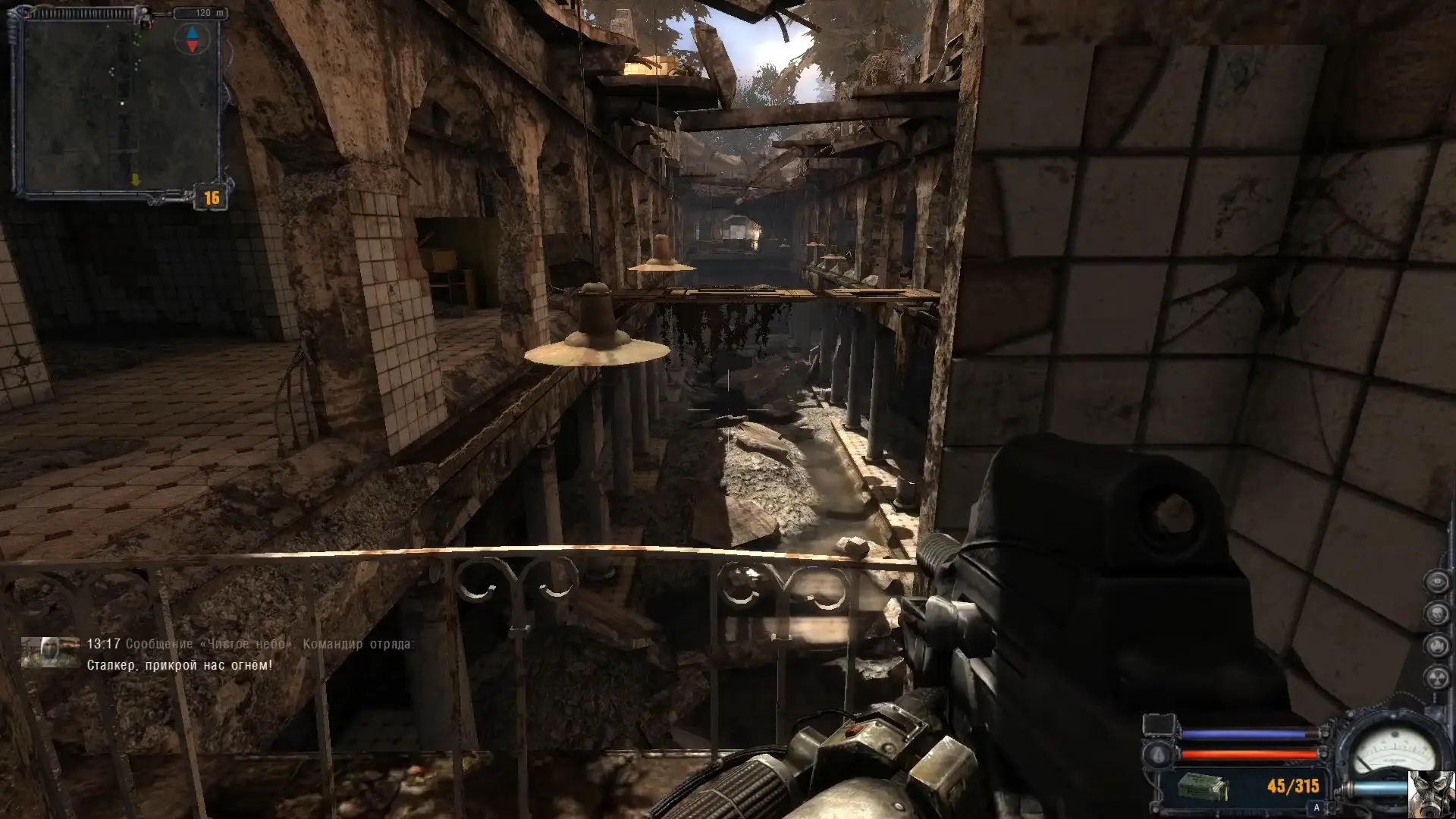
Task: Click the droplet icon beside the red bar
Action: tap(1159, 755)
